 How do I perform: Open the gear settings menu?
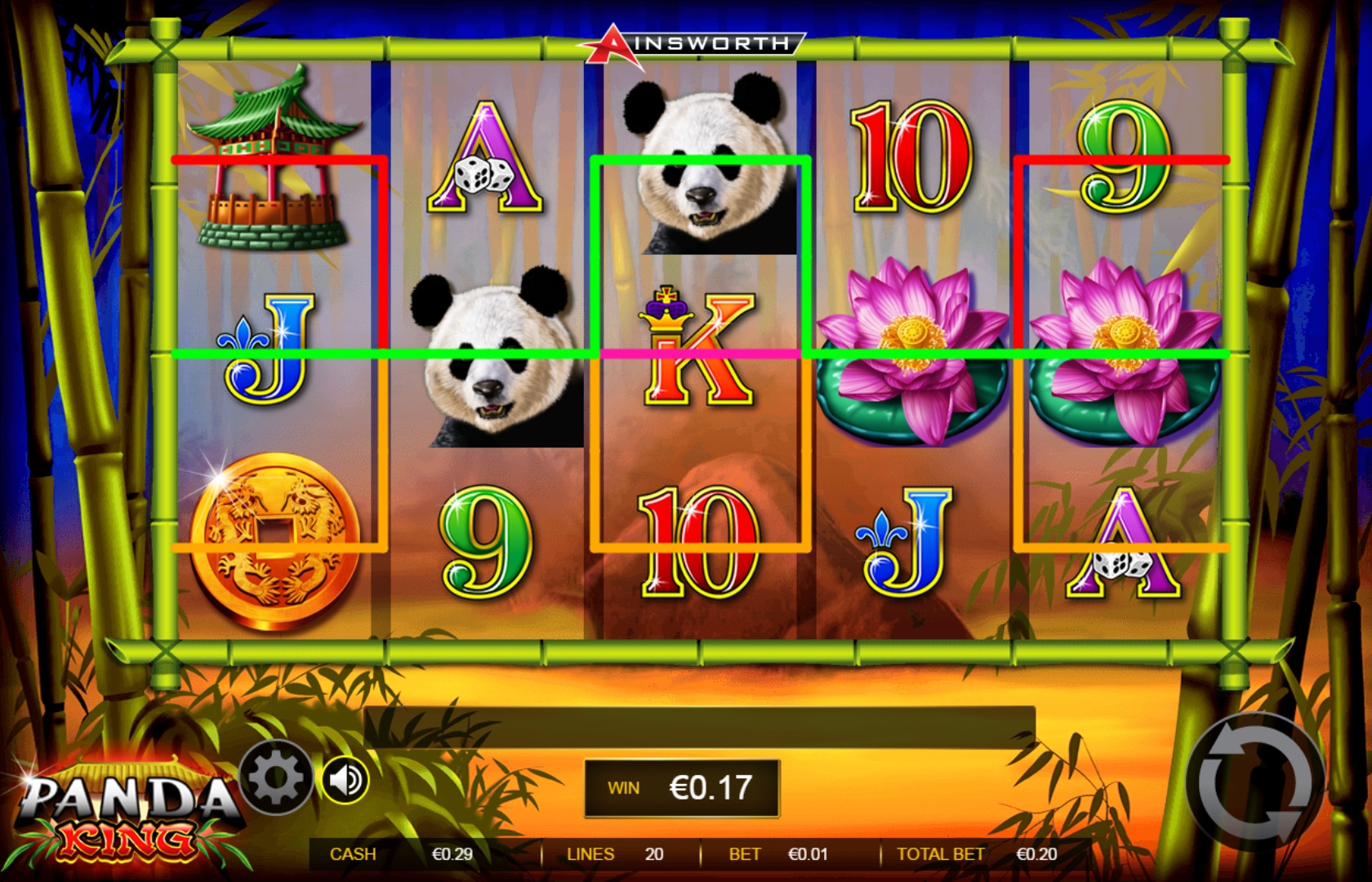(275, 777)
